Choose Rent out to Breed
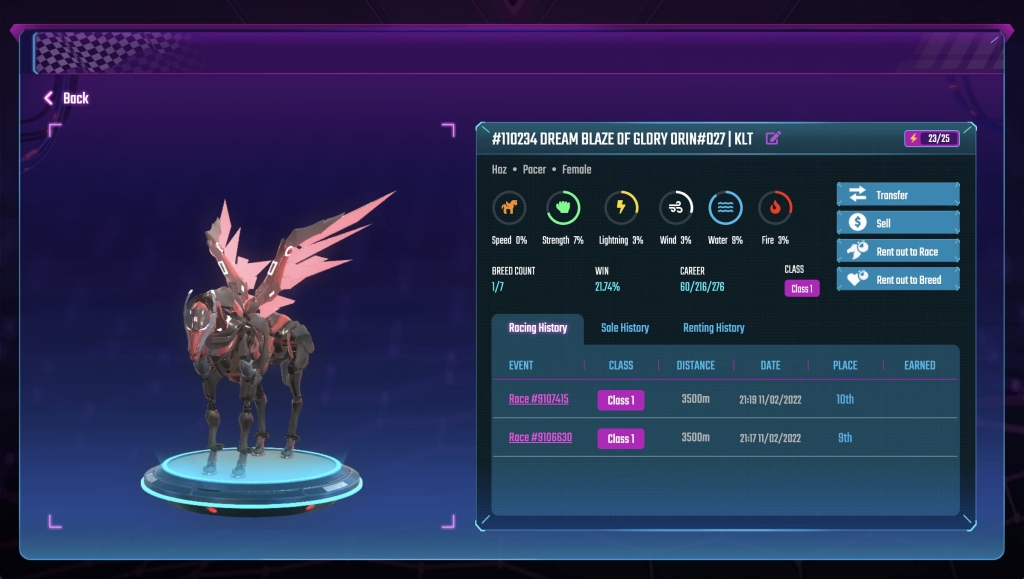Image resolution: width=1024 pixels, height=579 pixels. point(897,279)
